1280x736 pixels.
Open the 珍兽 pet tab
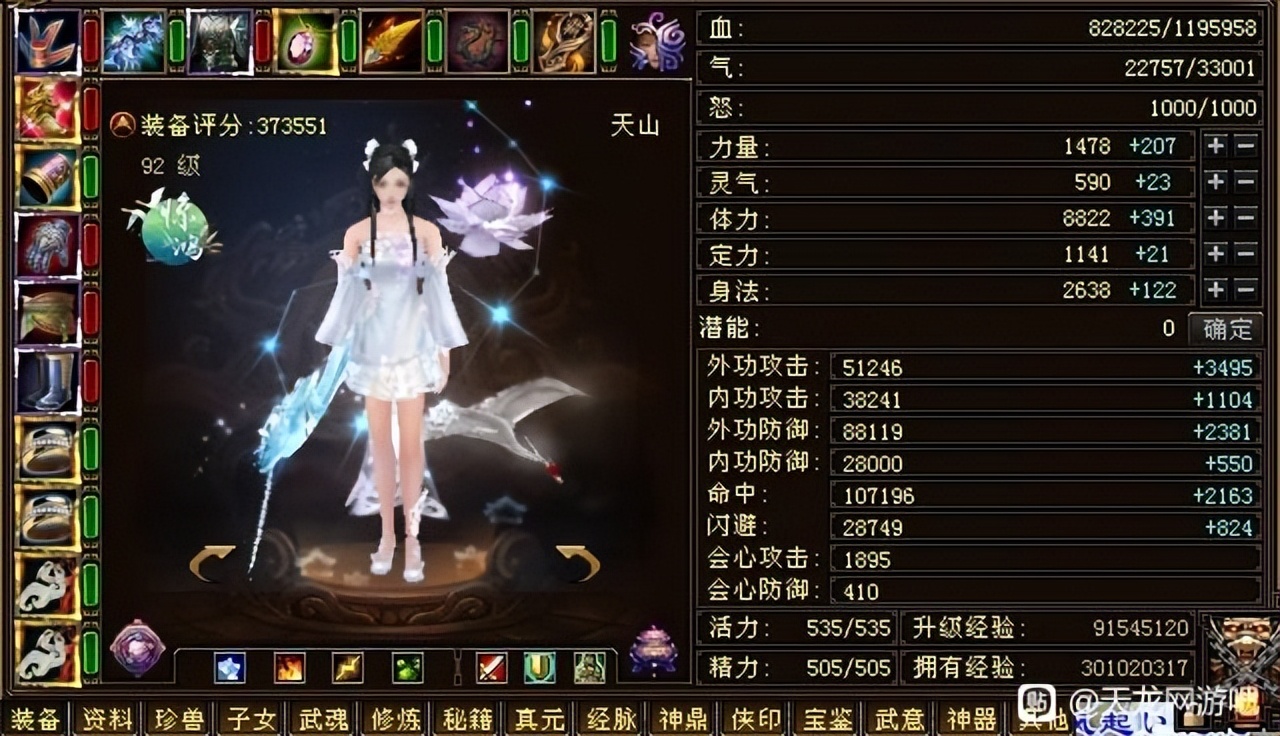(x=180, y=719)
